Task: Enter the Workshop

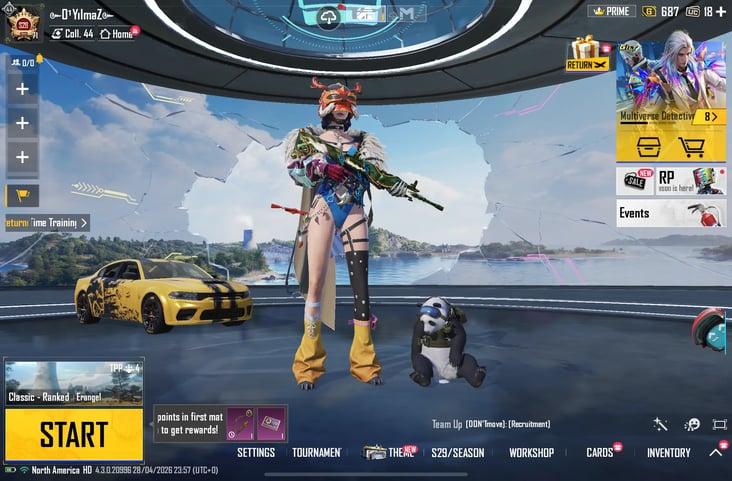Action: click(531, 453)
